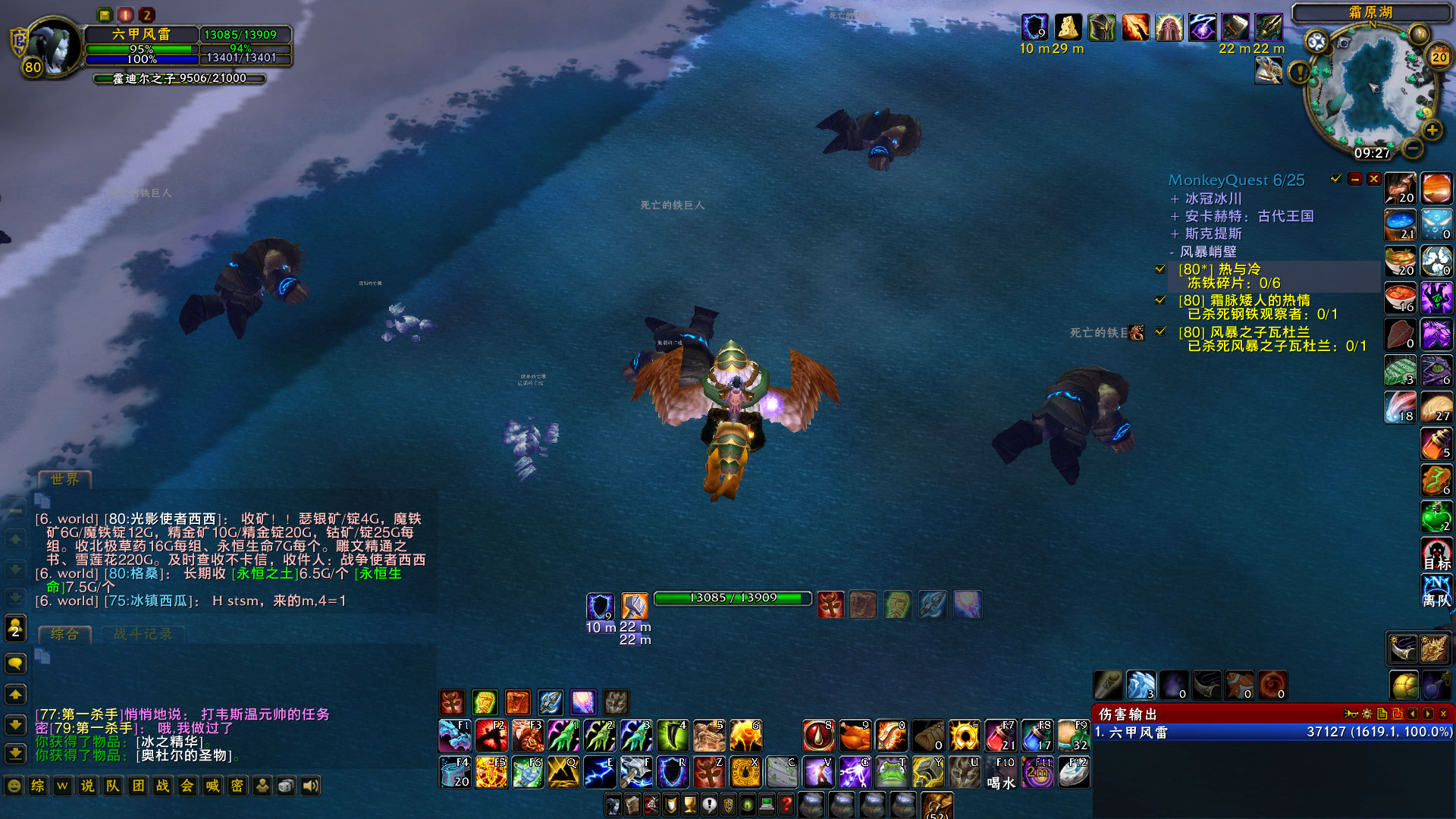Click the report trumpet icon on damage meter
Screen dimensions: 1456x819
pyautogui.click(x=1351, y=714)
